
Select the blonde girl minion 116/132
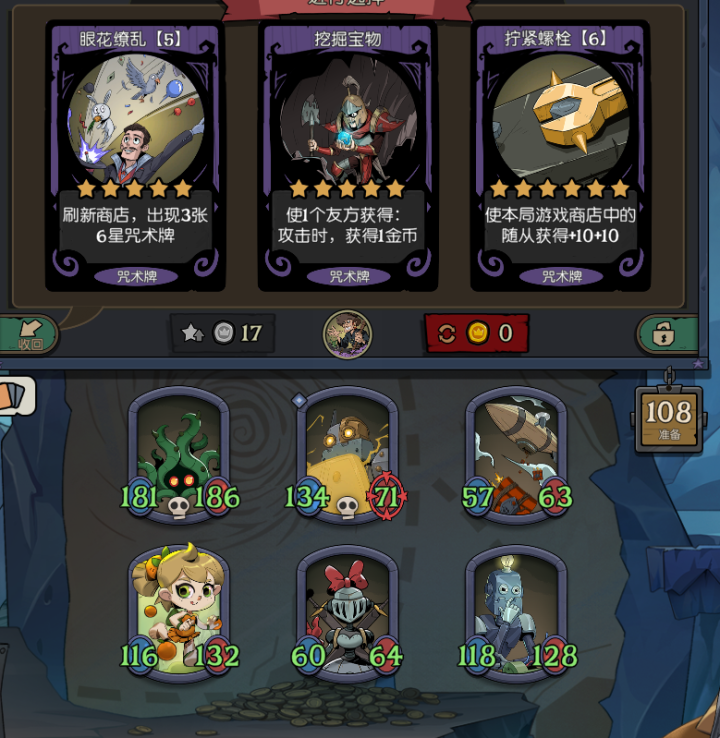coord(180,612)
